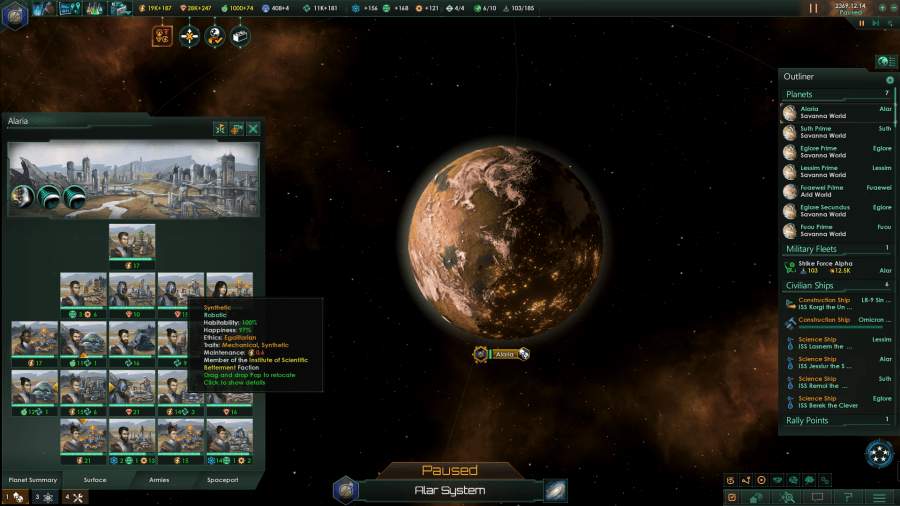The height and width of the screenshot is (506, 900).
Task: Switch to the galaxy map view
Action: (x=556, y=490)
